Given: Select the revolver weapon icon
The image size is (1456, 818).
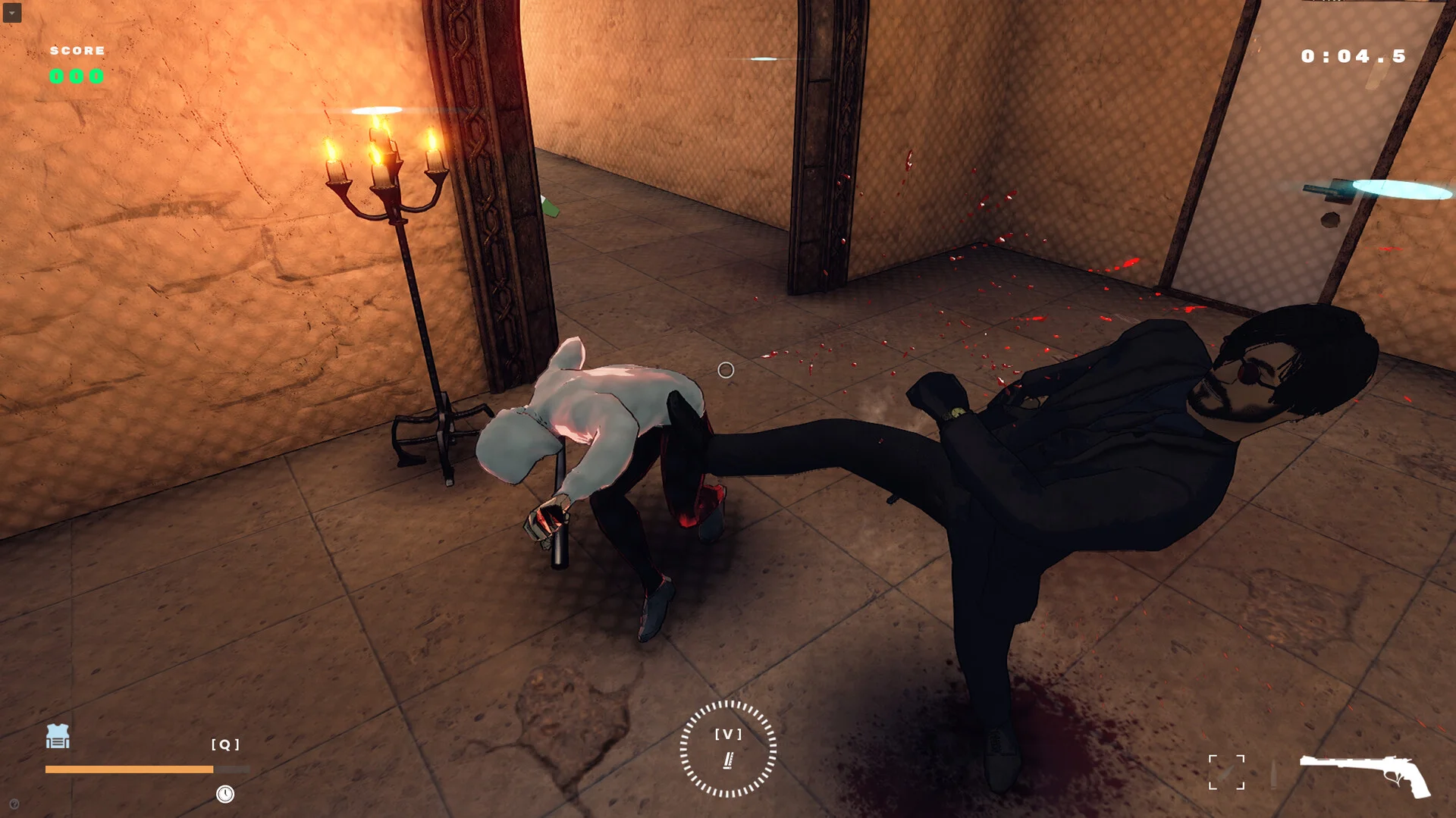Looking at the screenshot, I should (x=1365, y=775).
